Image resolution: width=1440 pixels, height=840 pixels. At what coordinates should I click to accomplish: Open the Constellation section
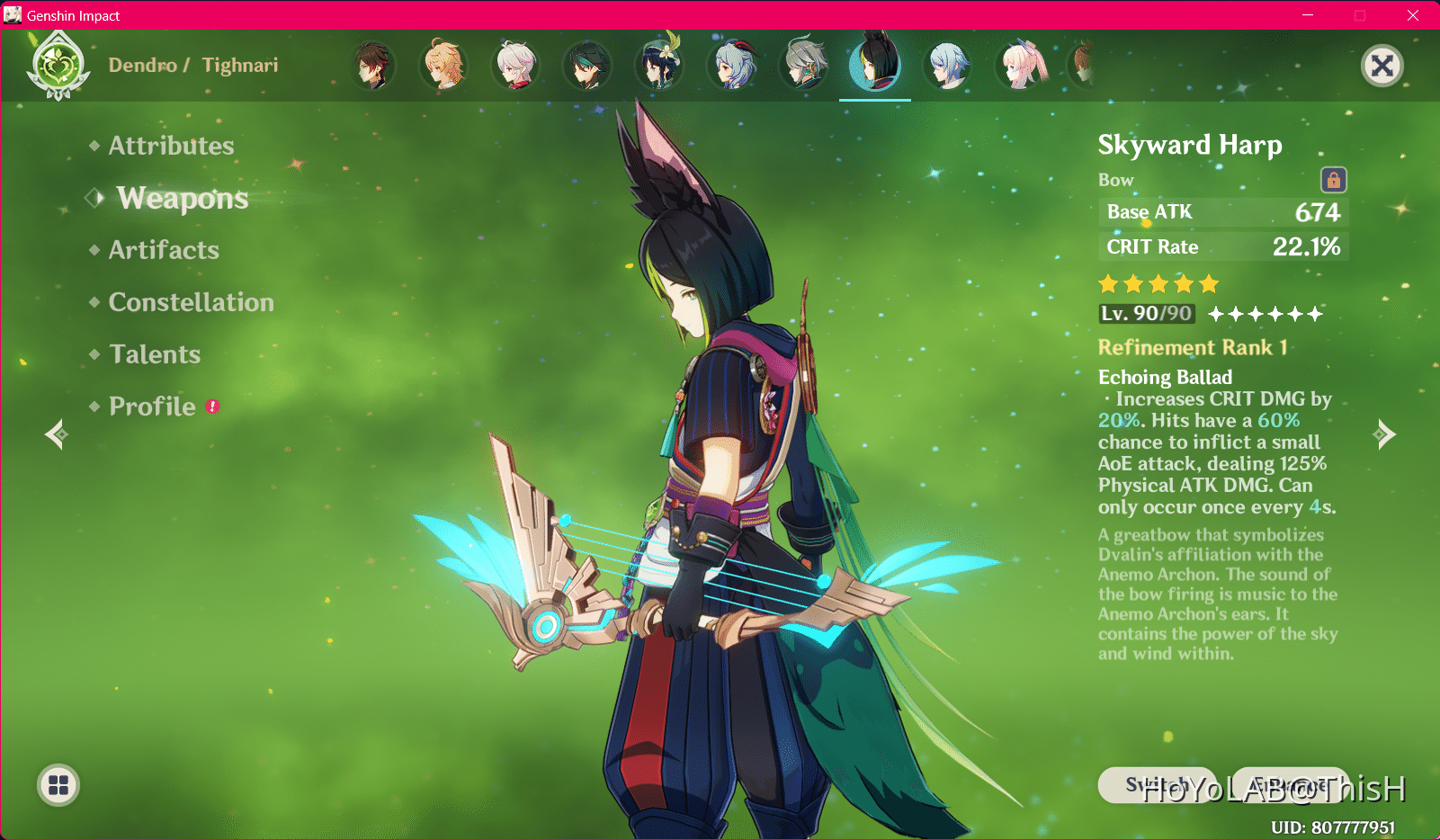click(191, 302)
